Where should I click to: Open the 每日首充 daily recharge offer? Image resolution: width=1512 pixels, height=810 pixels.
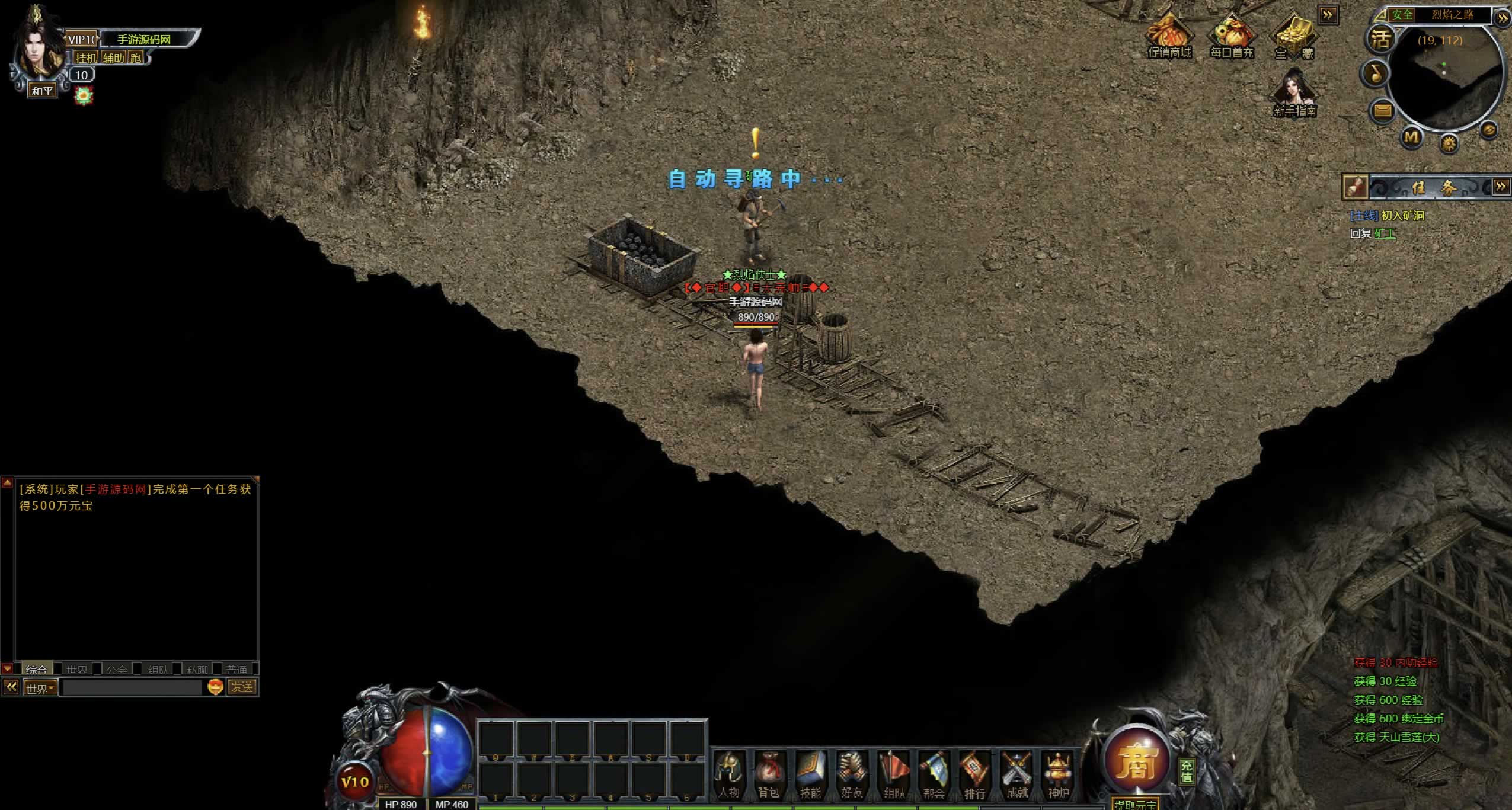pyautogui.click(x=1232, y=37)
